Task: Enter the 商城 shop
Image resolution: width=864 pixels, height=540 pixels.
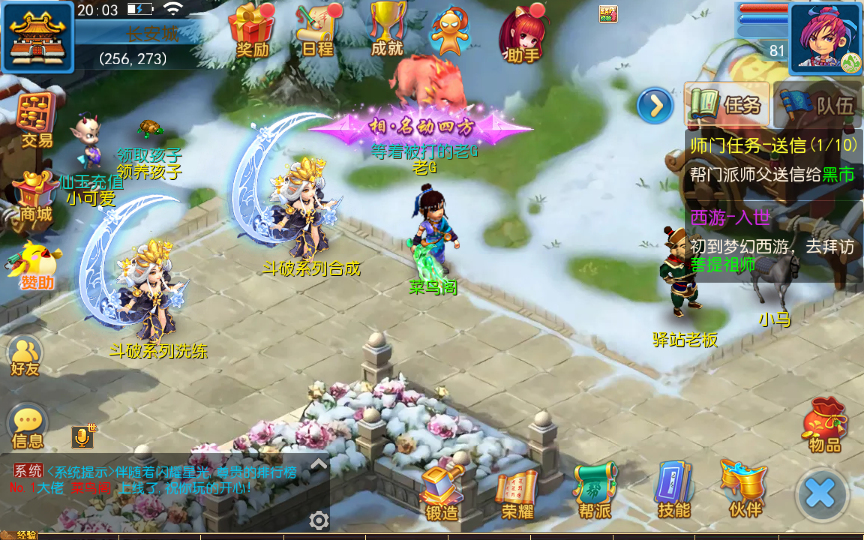Action: [x=36, y=194]
